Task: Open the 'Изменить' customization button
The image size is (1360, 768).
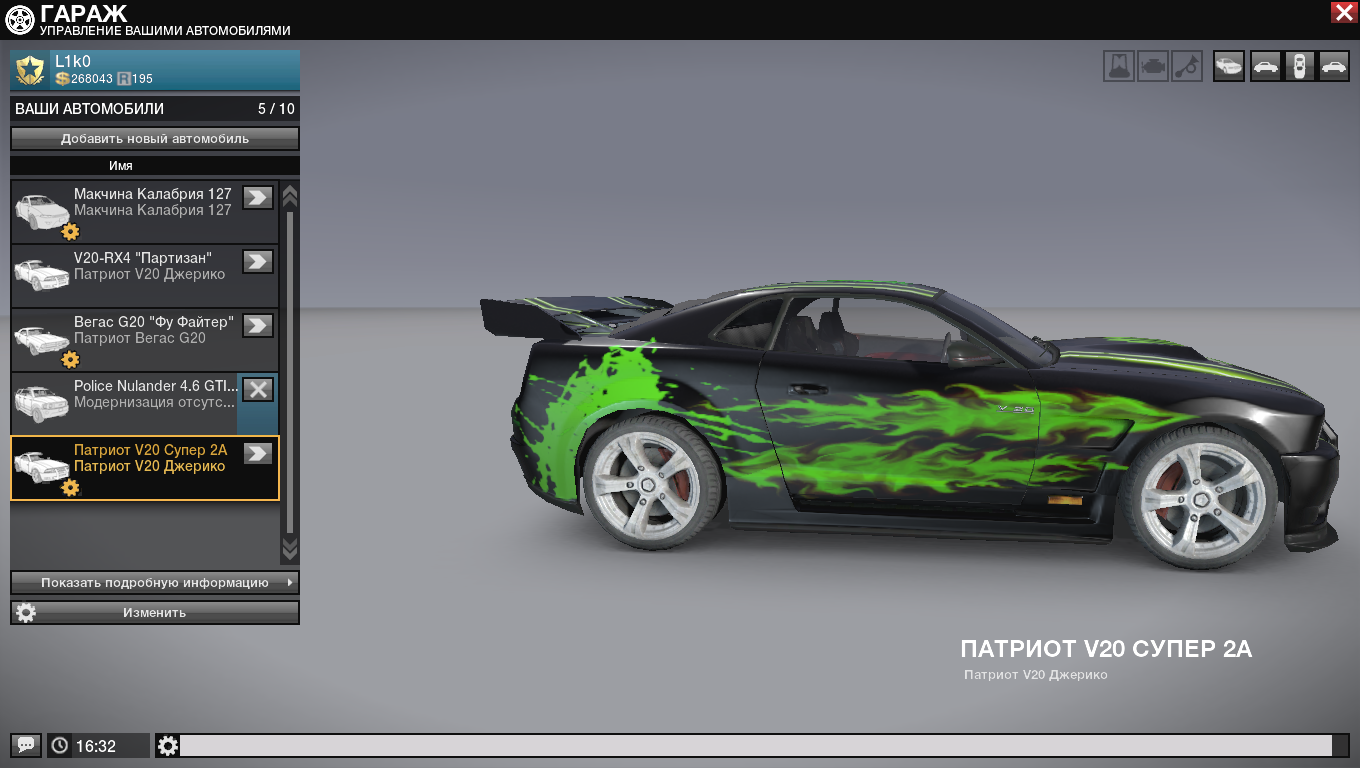Action: (x=155, y=612)
